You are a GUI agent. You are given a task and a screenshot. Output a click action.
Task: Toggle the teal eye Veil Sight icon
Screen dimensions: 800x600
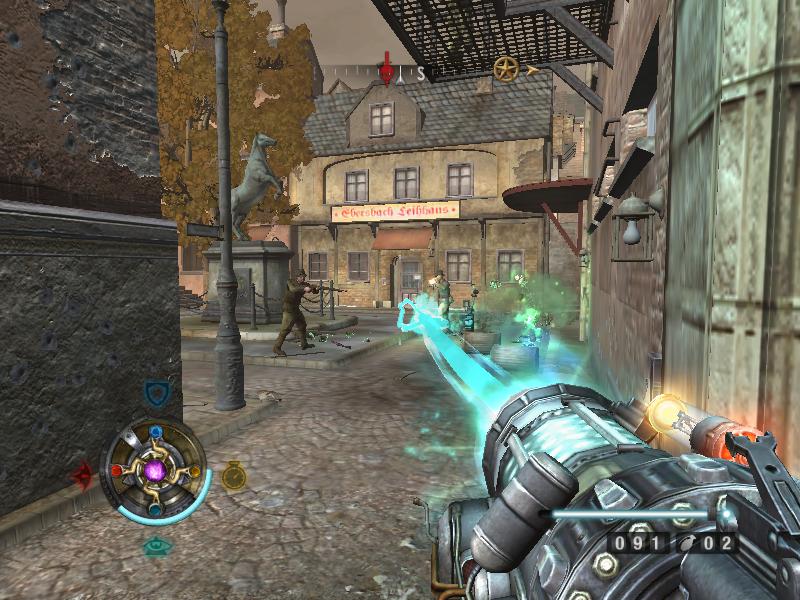(x=155, y=546)
